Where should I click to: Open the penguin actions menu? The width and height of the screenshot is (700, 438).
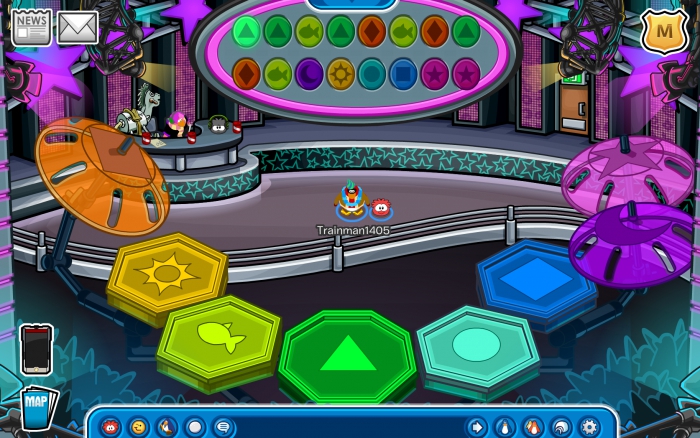tap(166, 427)
